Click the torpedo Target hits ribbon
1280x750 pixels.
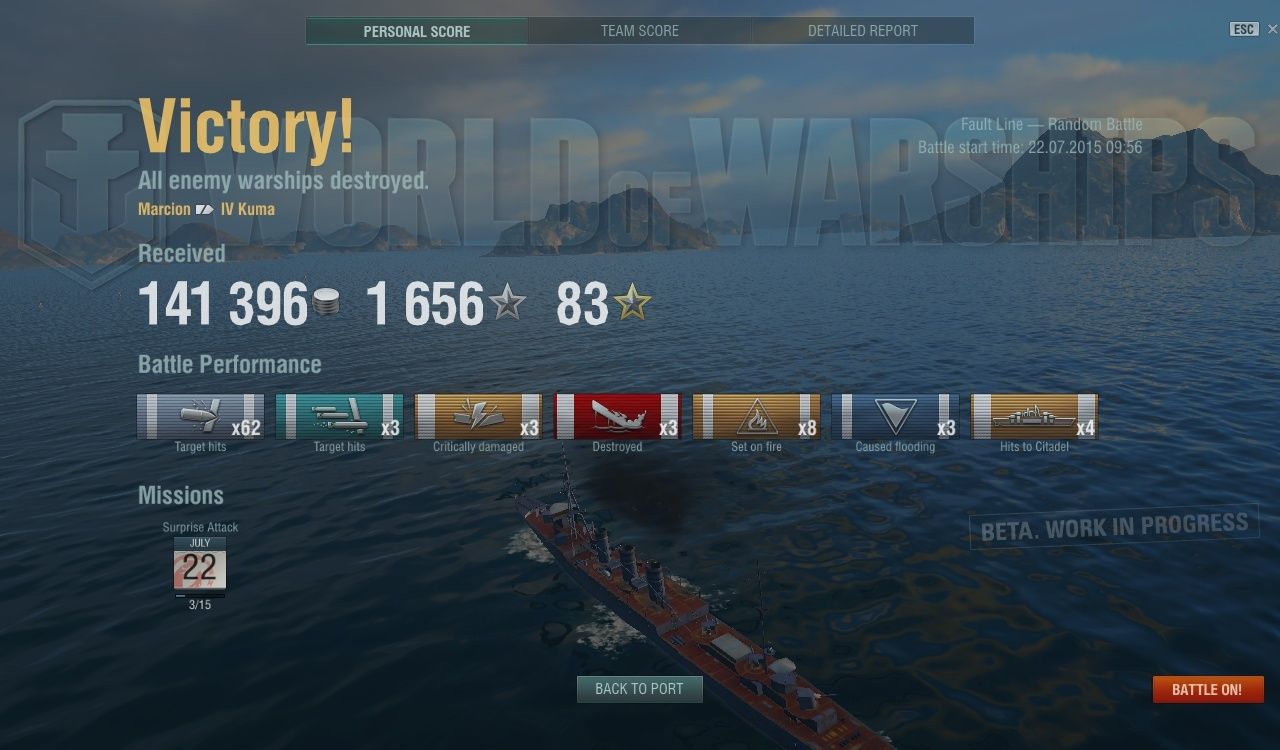coord(340,416)
